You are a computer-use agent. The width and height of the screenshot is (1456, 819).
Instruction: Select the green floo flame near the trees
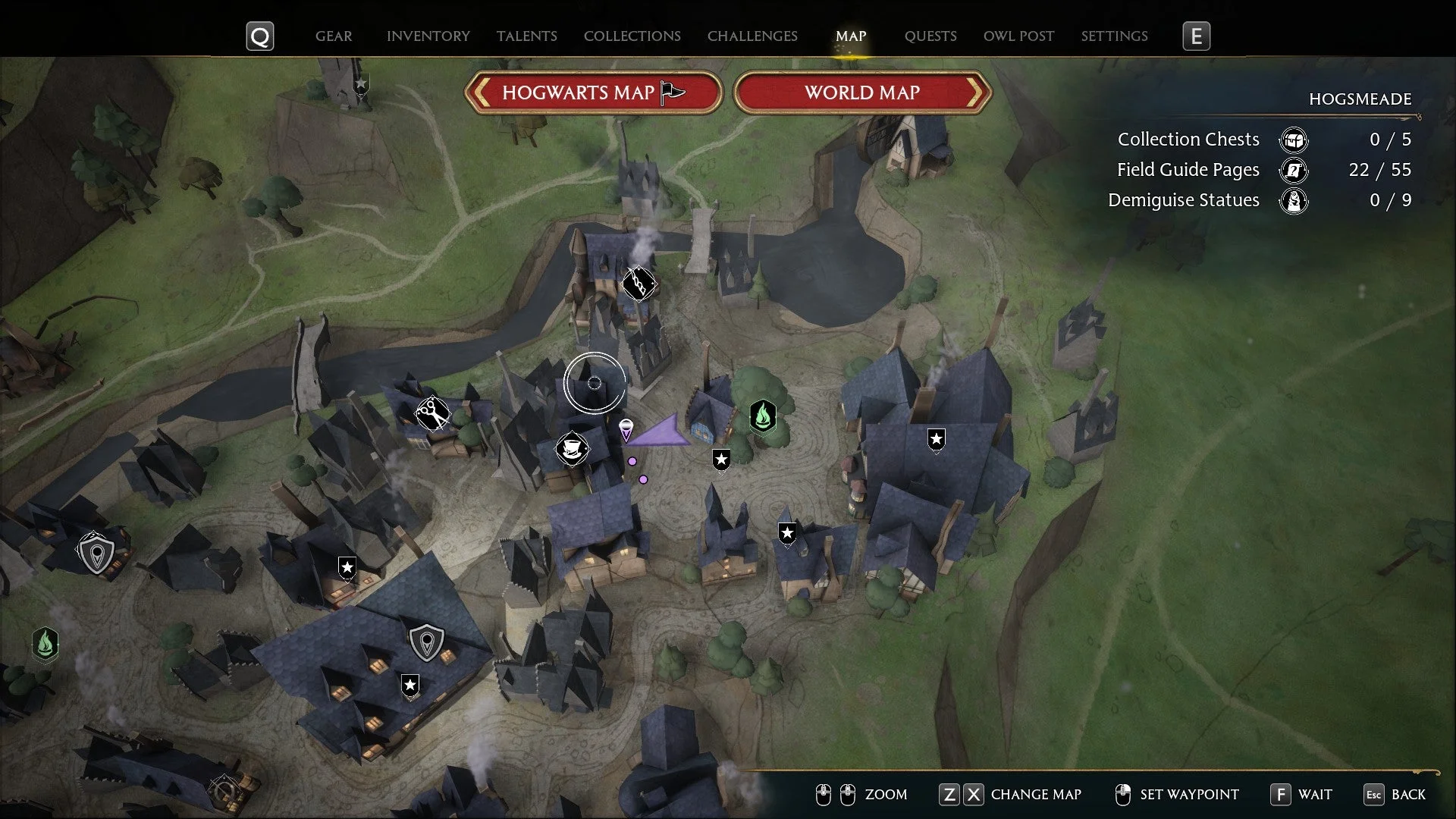pyautogui.click(x=764, y=416)
